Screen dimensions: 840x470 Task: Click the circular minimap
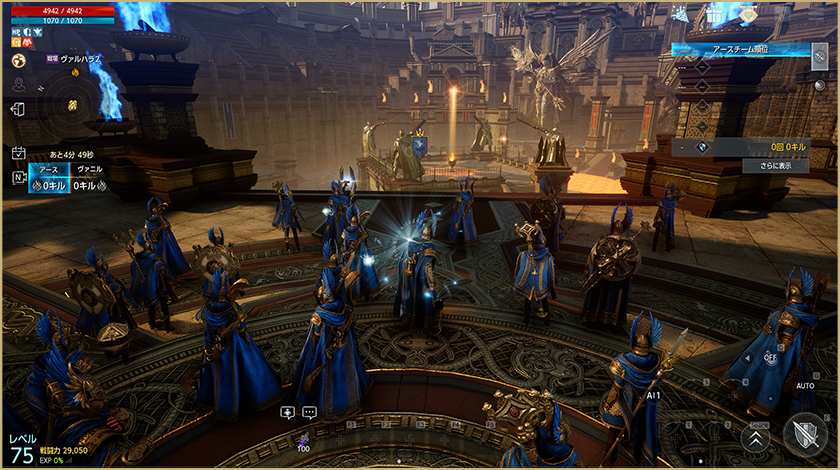[71, 103]
